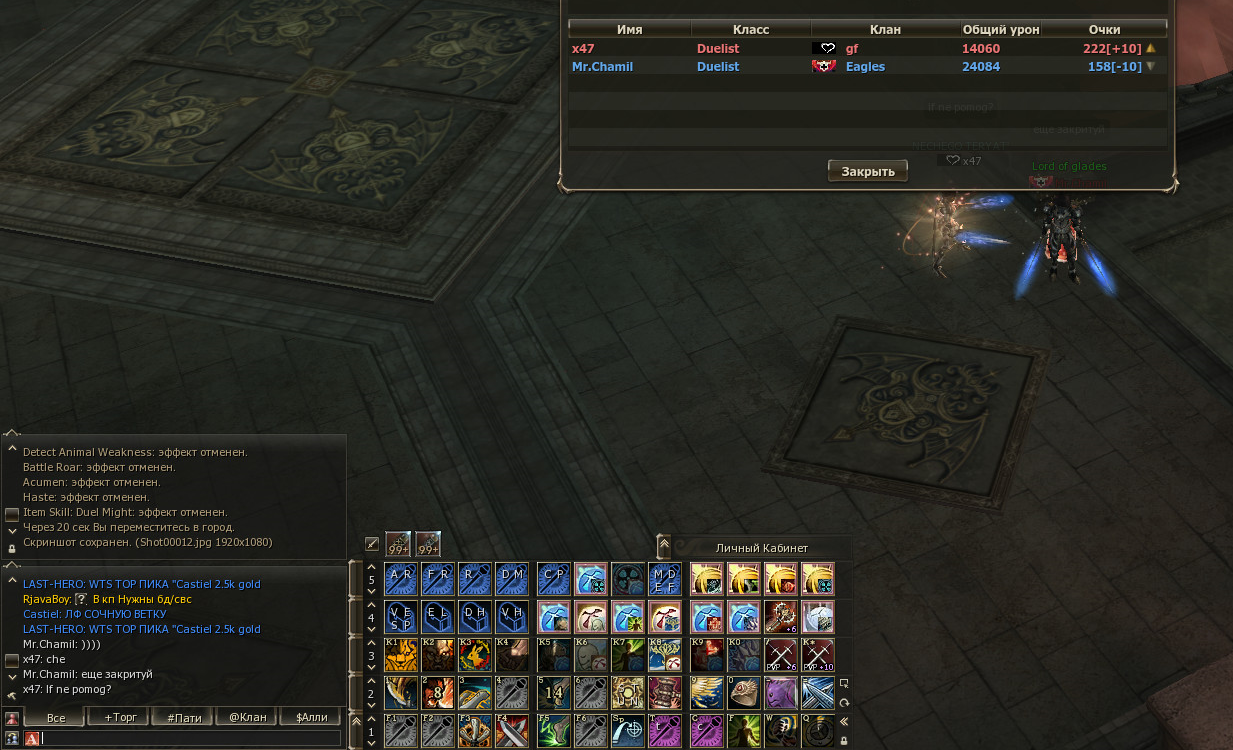This screenshot has height=750, width=1233.
Task: Open the $Алли alliance chat tab
Action: coord(311,718)
